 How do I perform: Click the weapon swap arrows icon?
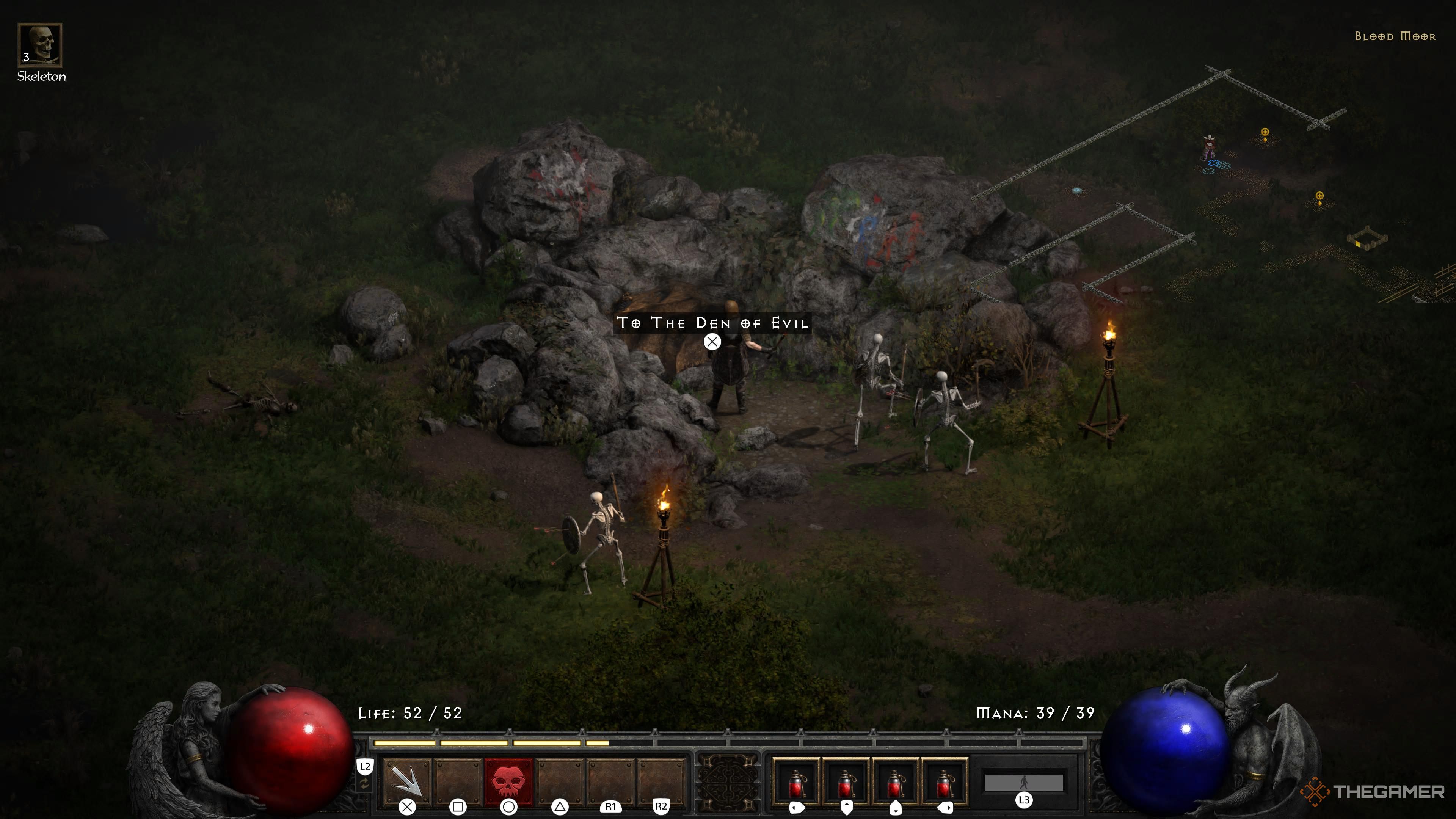coord(364,784)
